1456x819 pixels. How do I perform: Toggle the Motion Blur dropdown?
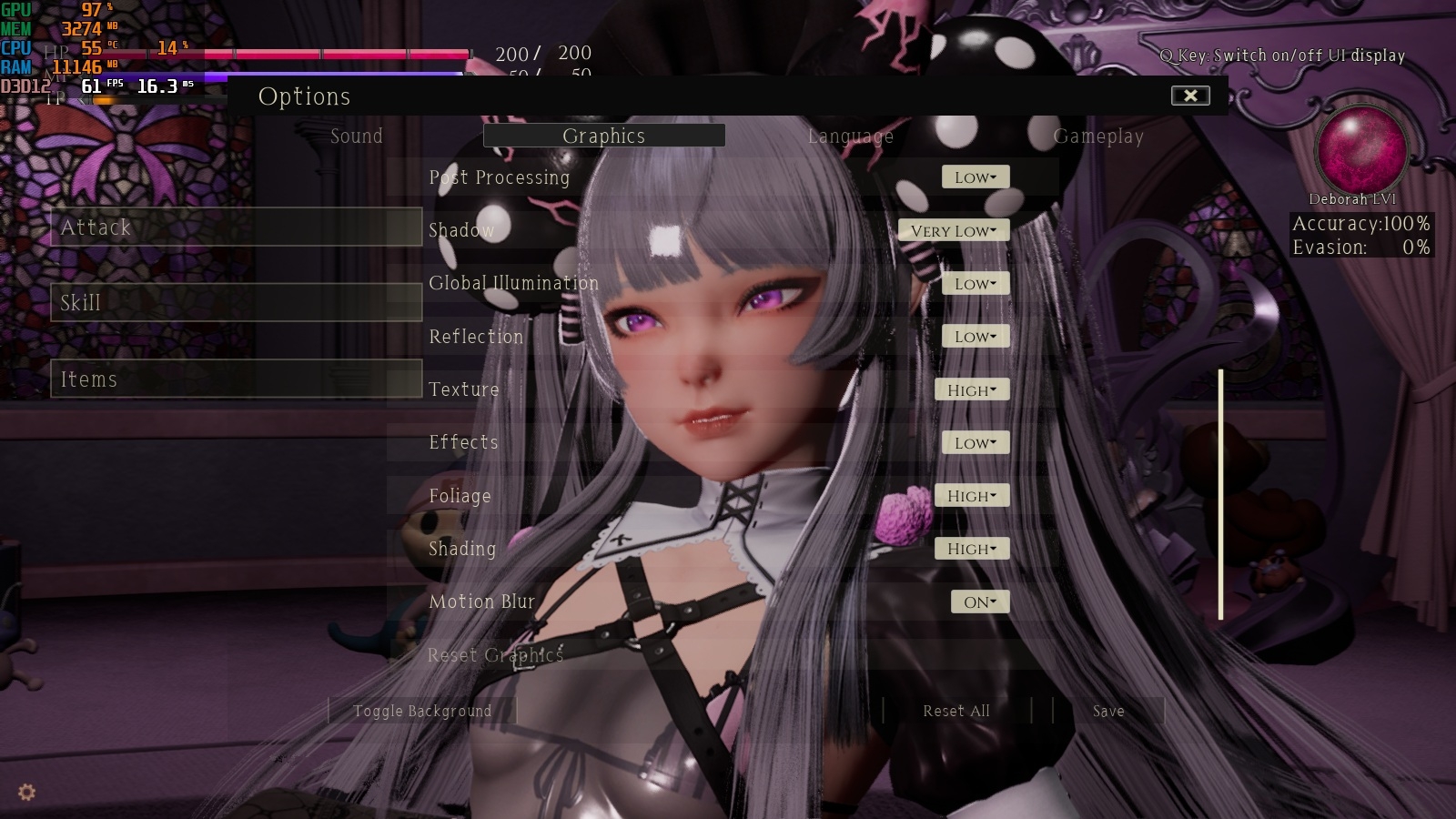[x=979, y=602]
